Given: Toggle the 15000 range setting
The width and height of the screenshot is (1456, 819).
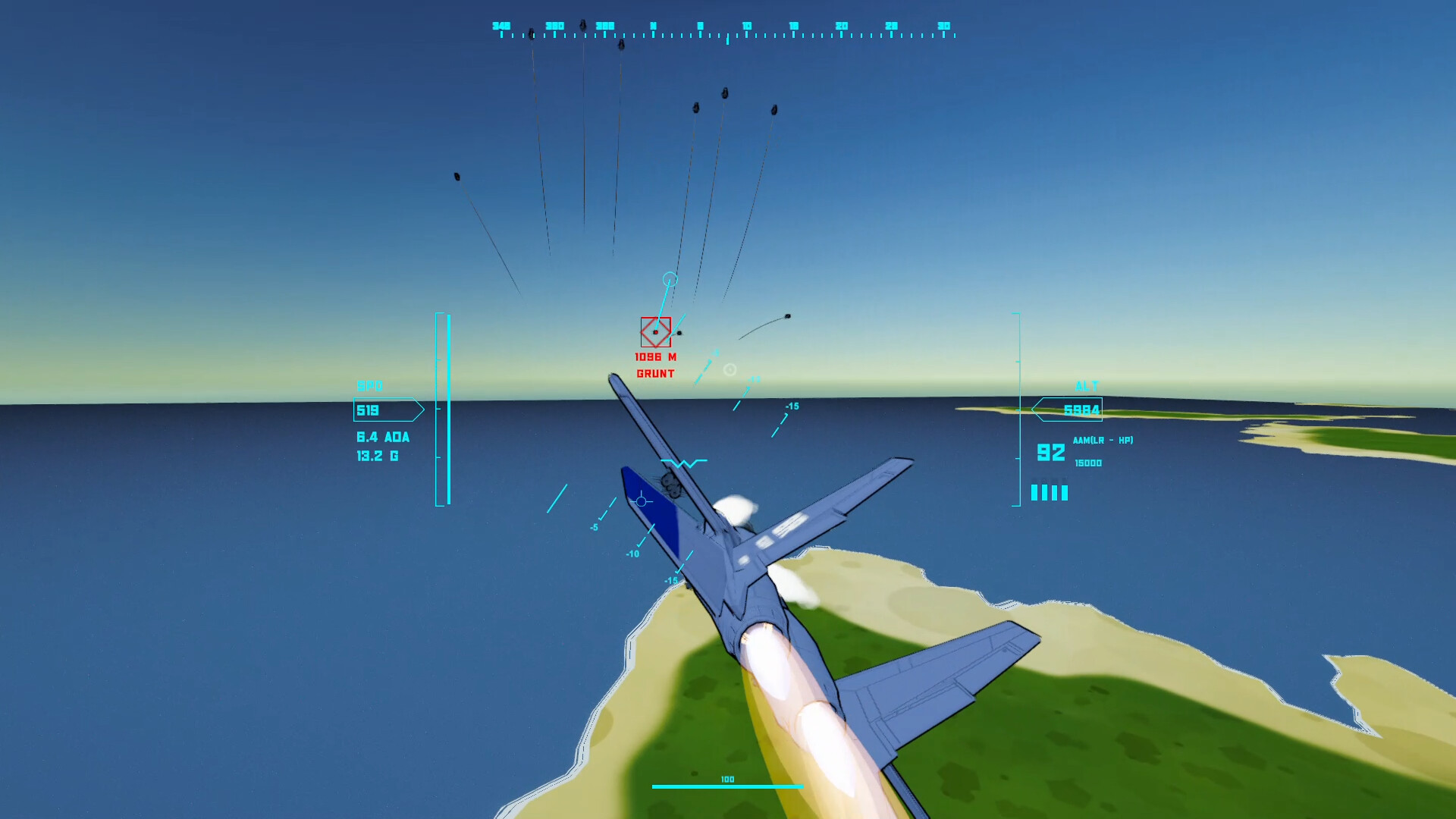Looking at the screenshot, I should coord(1087,462).
